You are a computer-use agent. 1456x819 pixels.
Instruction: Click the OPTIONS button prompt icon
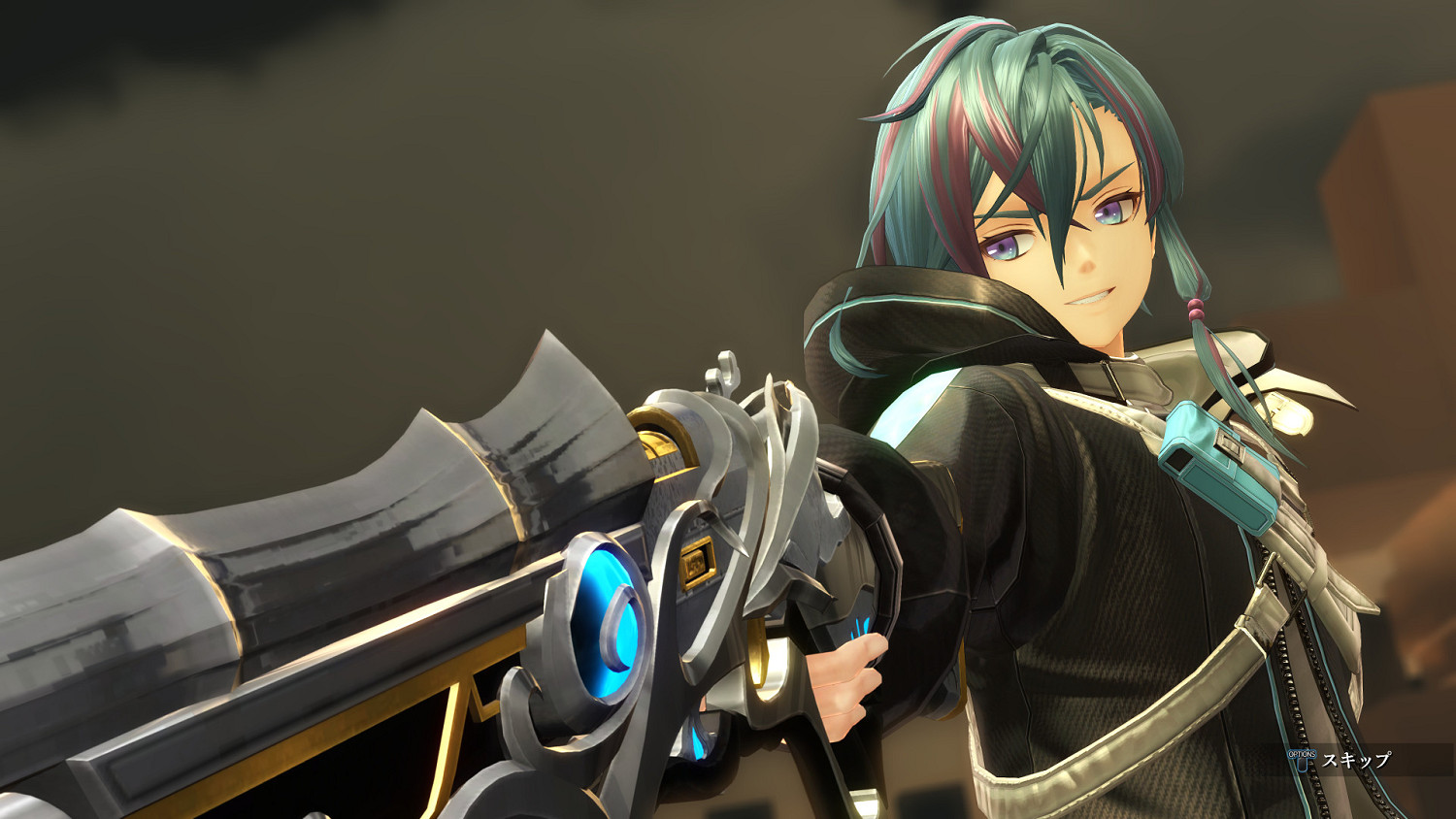(x=1302, y=760)
